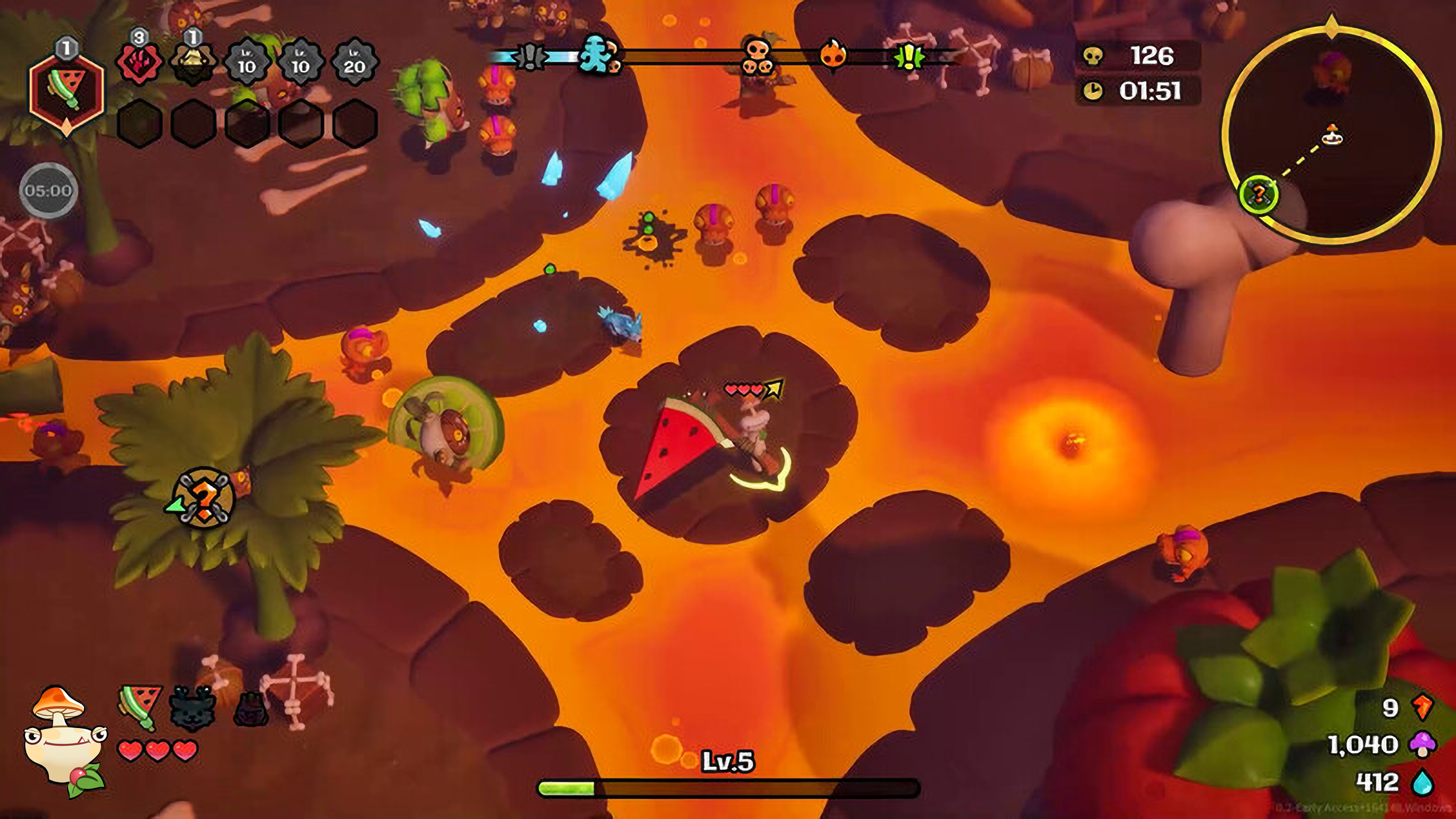Click the dark pouch item icon

(x=250, y=709)
